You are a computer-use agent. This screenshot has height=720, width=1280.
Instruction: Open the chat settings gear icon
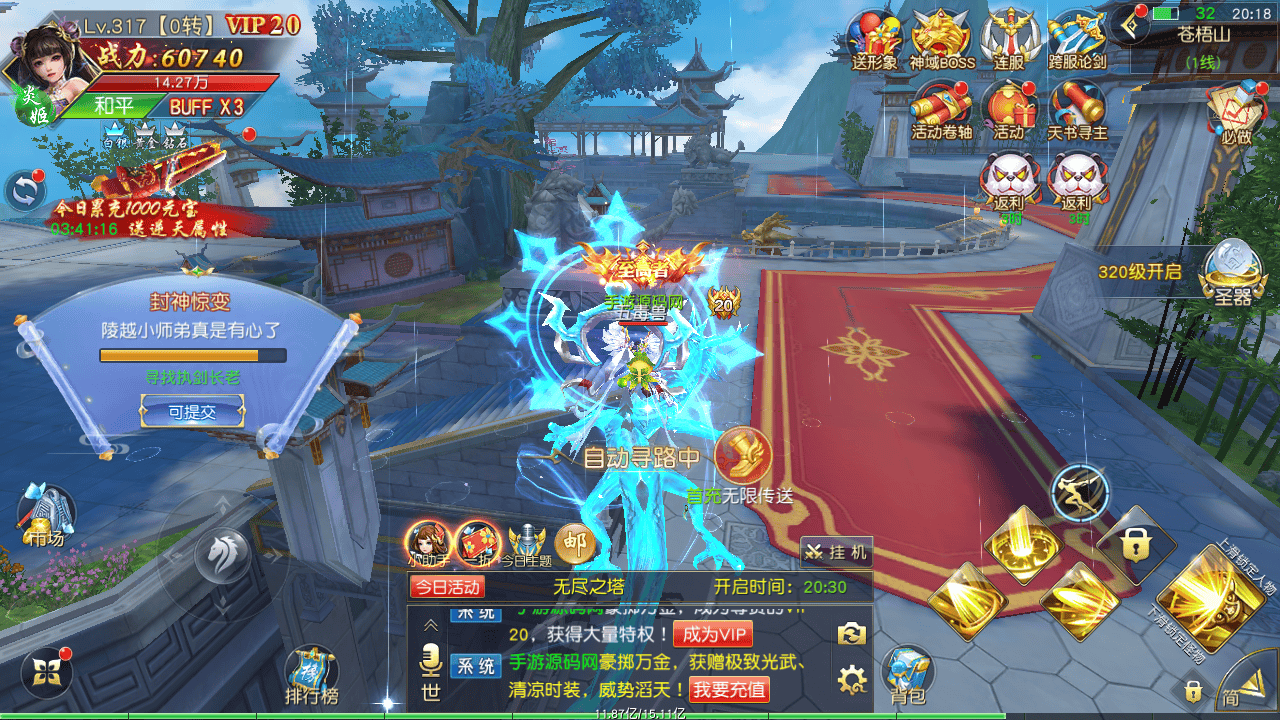click(x=852, y=682)
